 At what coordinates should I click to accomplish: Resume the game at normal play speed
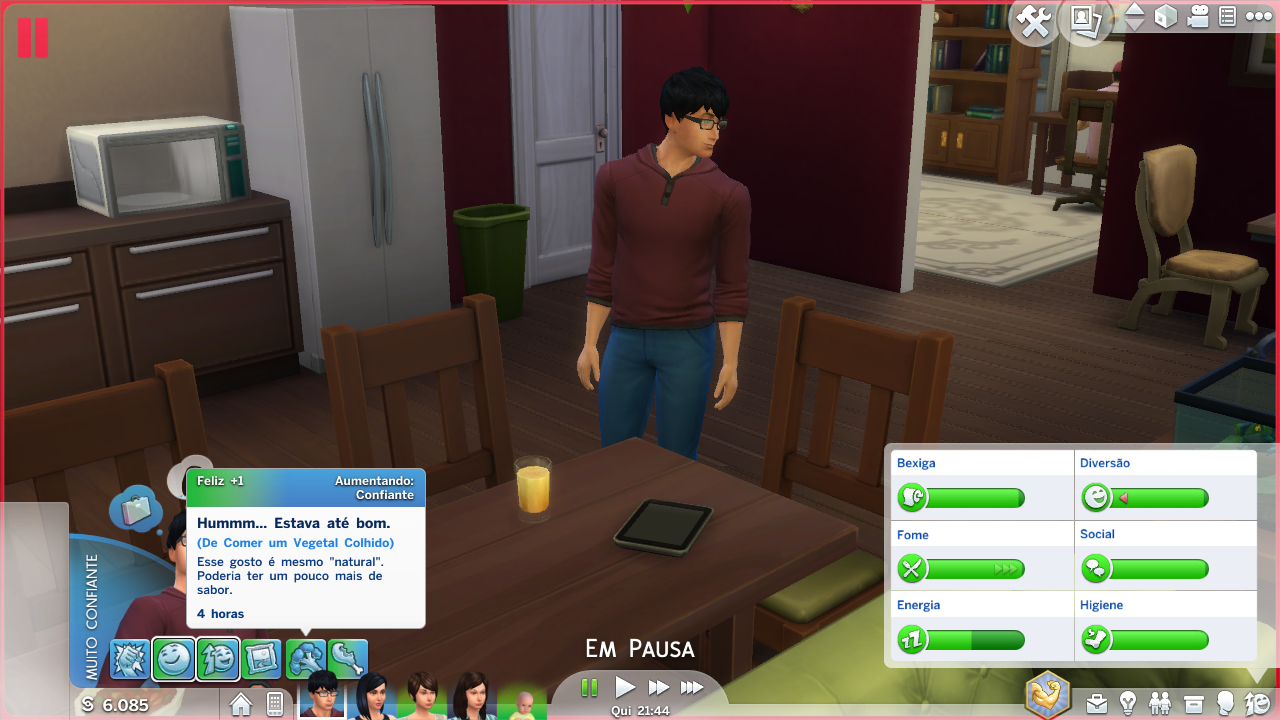coord(625,687)
